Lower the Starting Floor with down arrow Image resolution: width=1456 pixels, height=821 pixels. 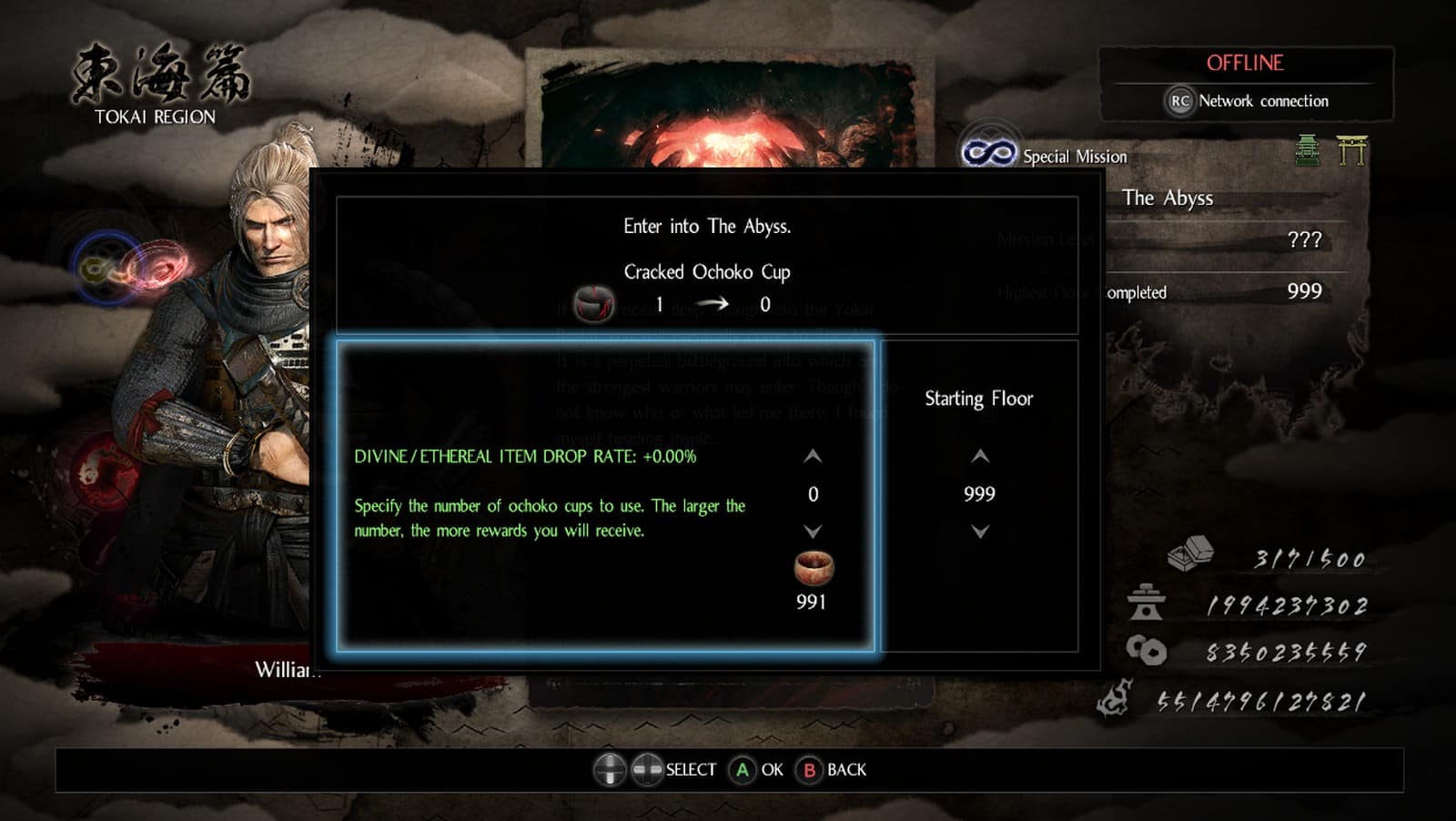979,531
